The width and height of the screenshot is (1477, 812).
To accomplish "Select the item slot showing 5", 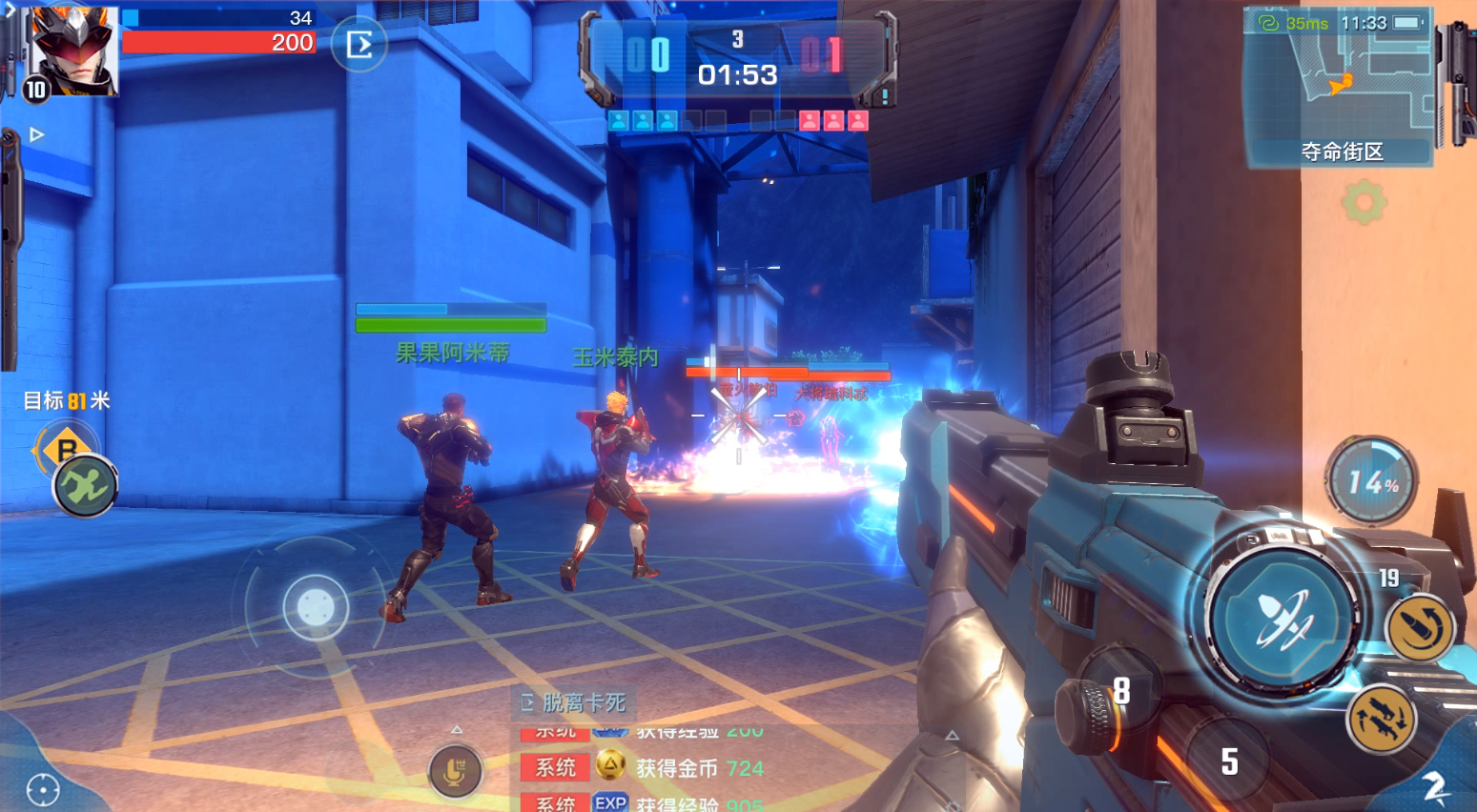I will [x=1229, y=761].
